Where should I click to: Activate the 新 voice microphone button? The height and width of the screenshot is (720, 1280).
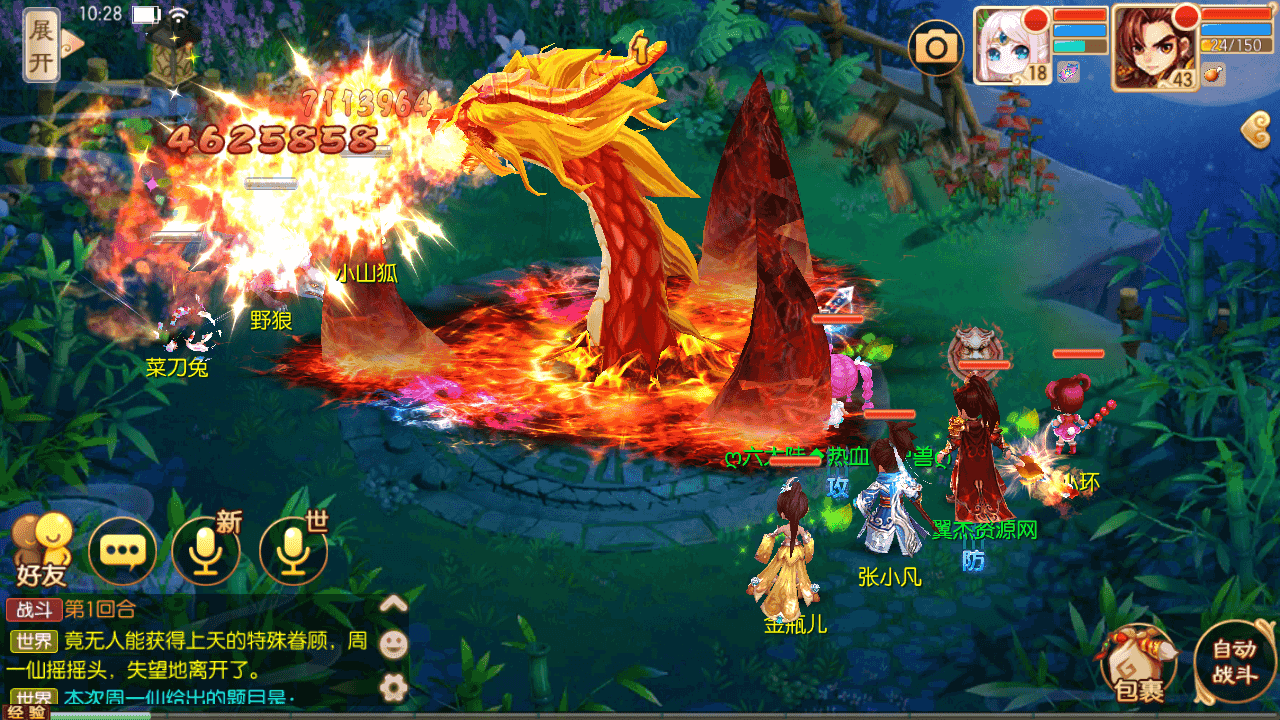pos(207,551)
